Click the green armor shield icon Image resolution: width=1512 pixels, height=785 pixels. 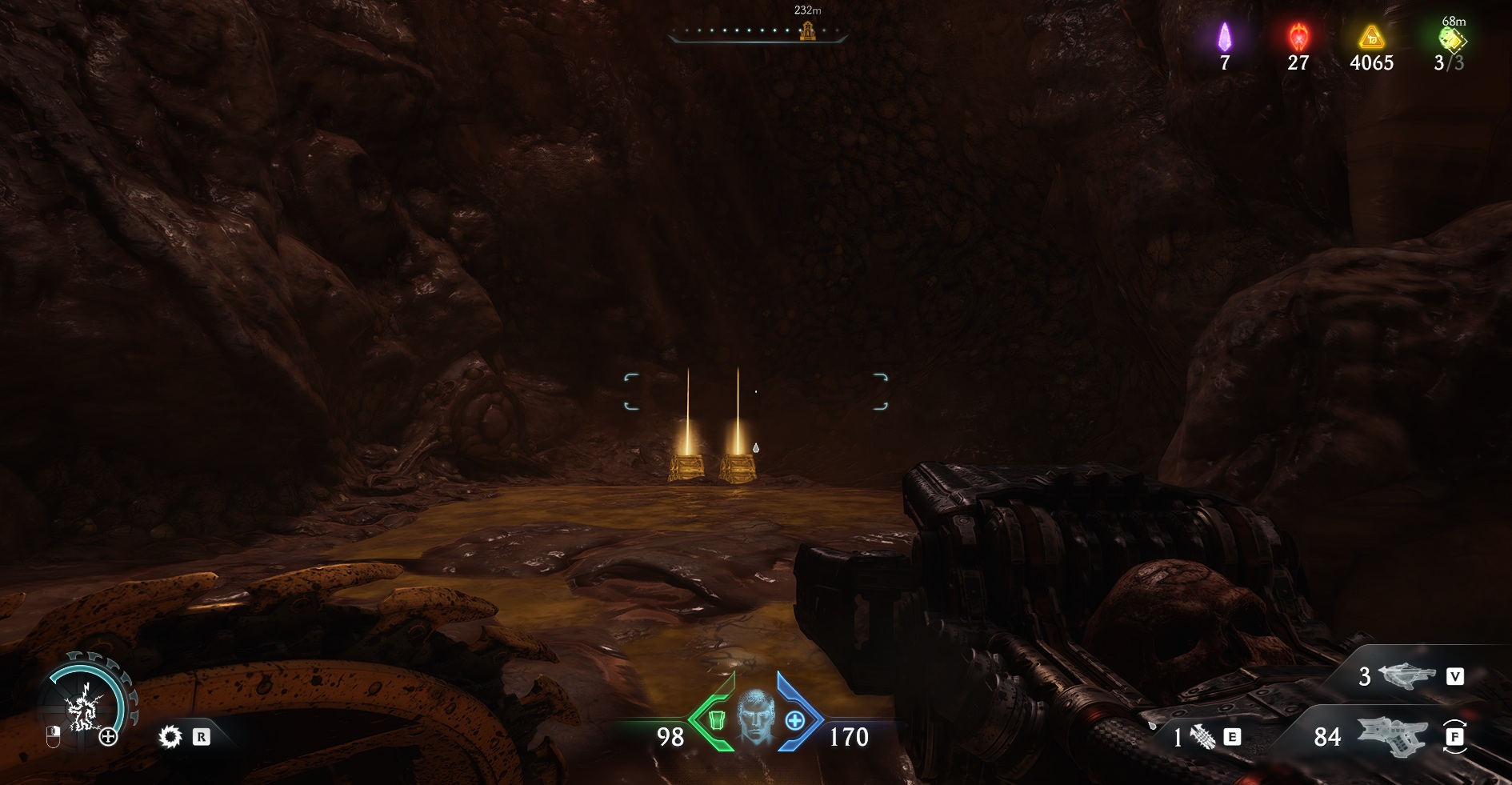(716, 720)
